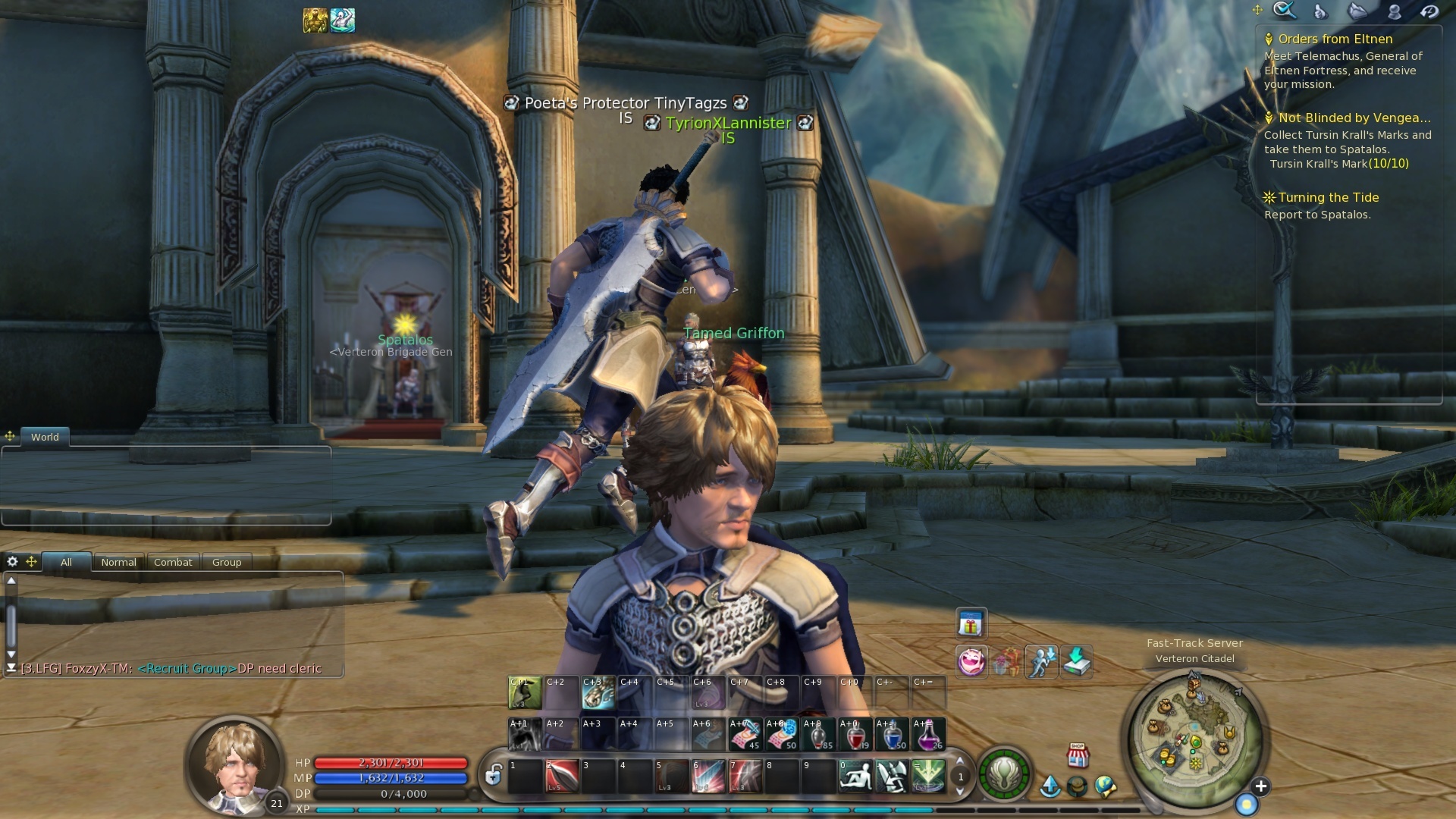Switch to the Group chat tab
The height and width of the screenshot is (819, 1456).
pyautogui.click(x=227, y=563)
